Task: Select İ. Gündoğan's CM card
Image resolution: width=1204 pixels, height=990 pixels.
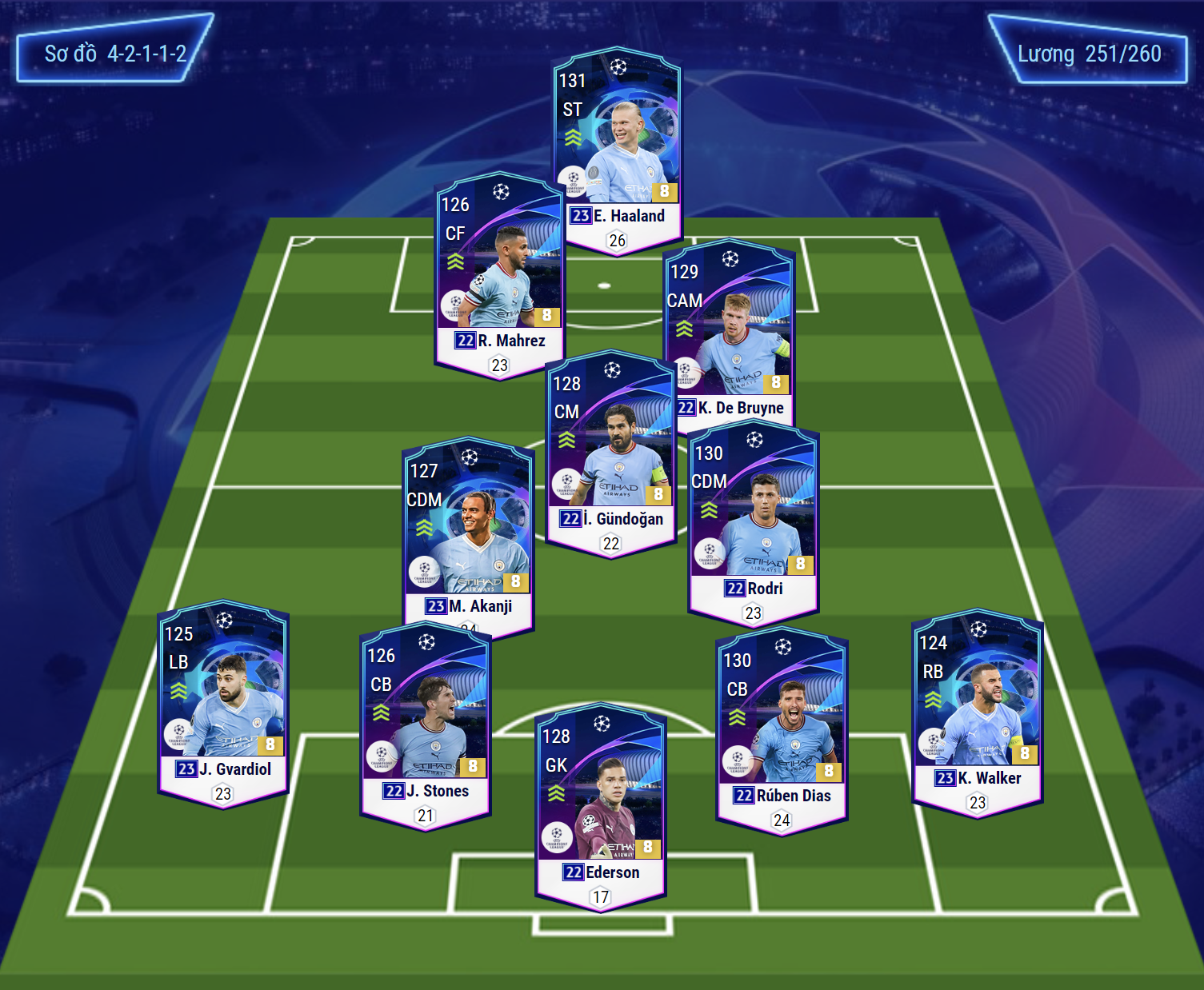Action: (x=610, y=448)
